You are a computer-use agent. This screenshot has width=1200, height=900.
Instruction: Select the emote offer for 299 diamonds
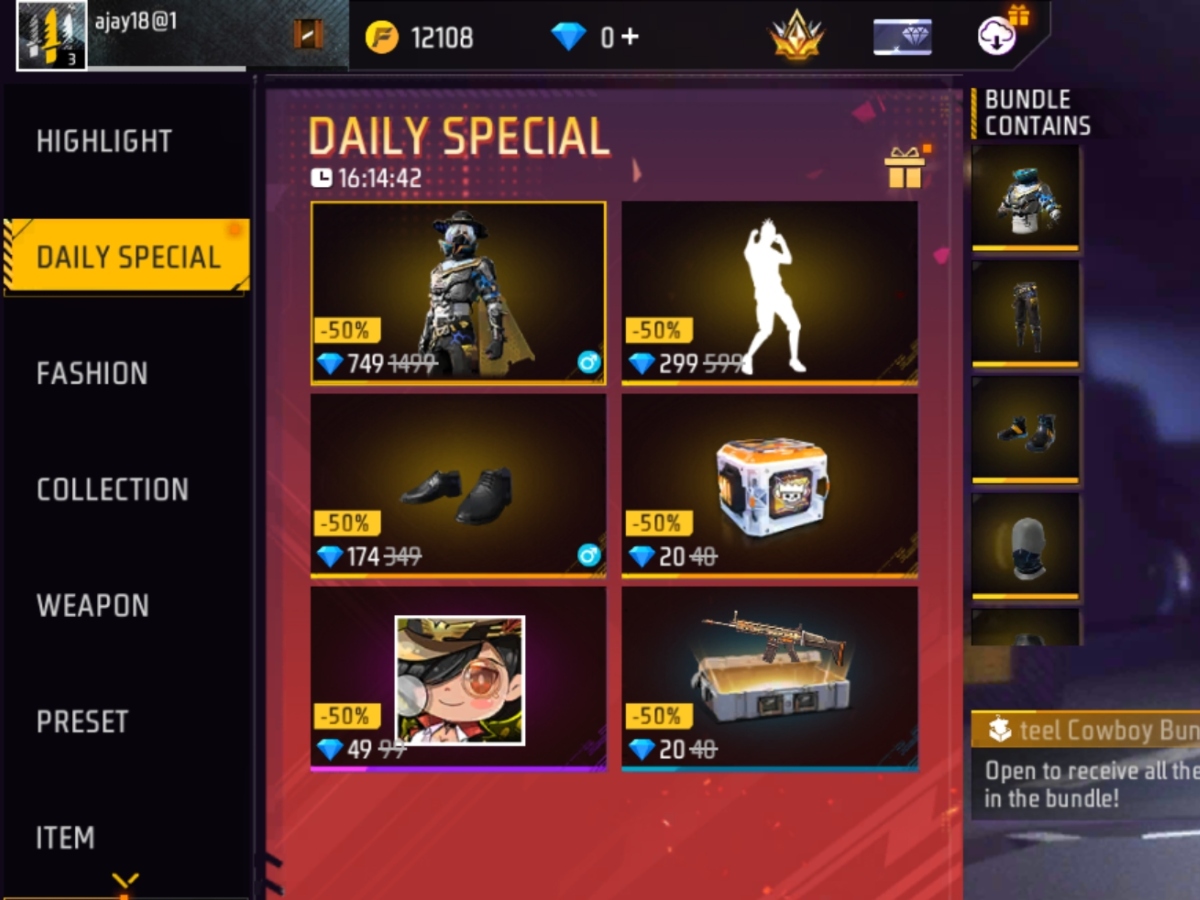click(769, 292)
